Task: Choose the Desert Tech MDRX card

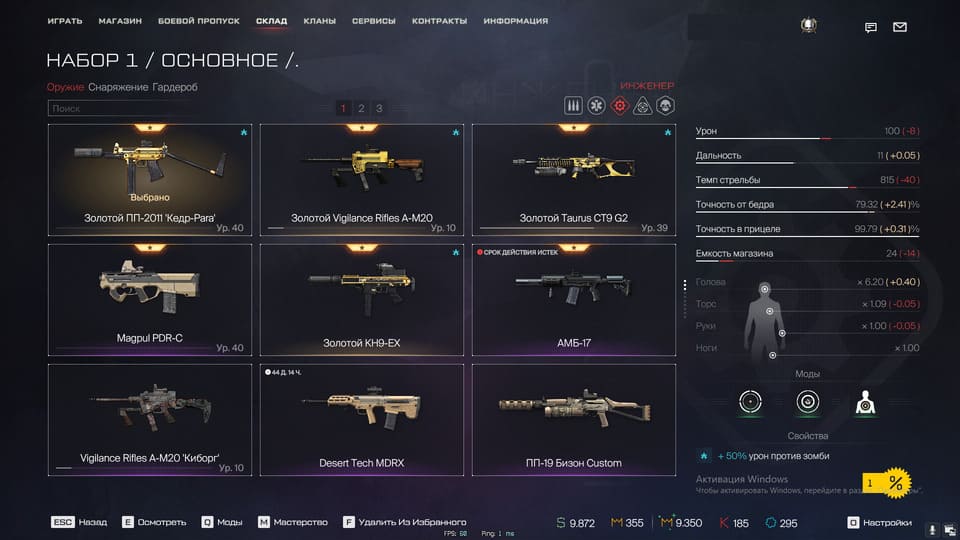Action: pos(361,420)
